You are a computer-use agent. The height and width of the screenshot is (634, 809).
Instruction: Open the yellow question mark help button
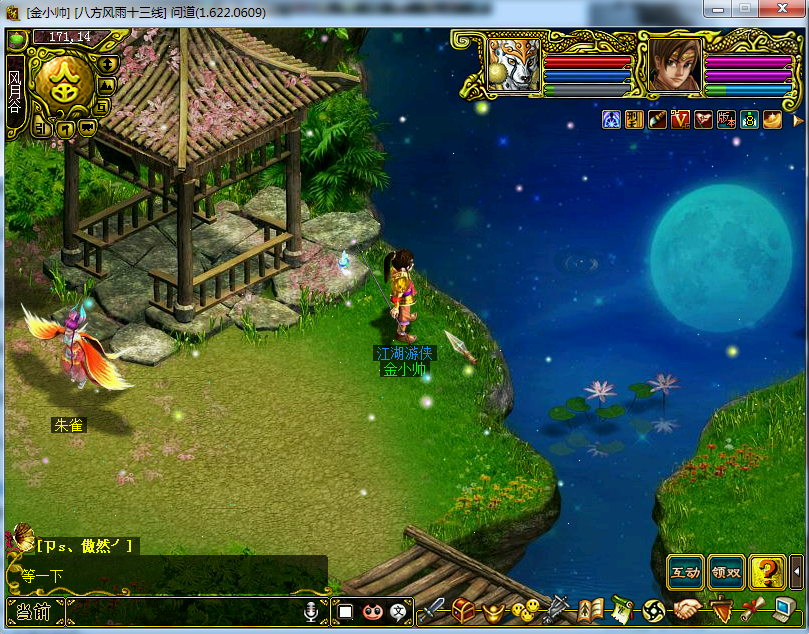767,572
